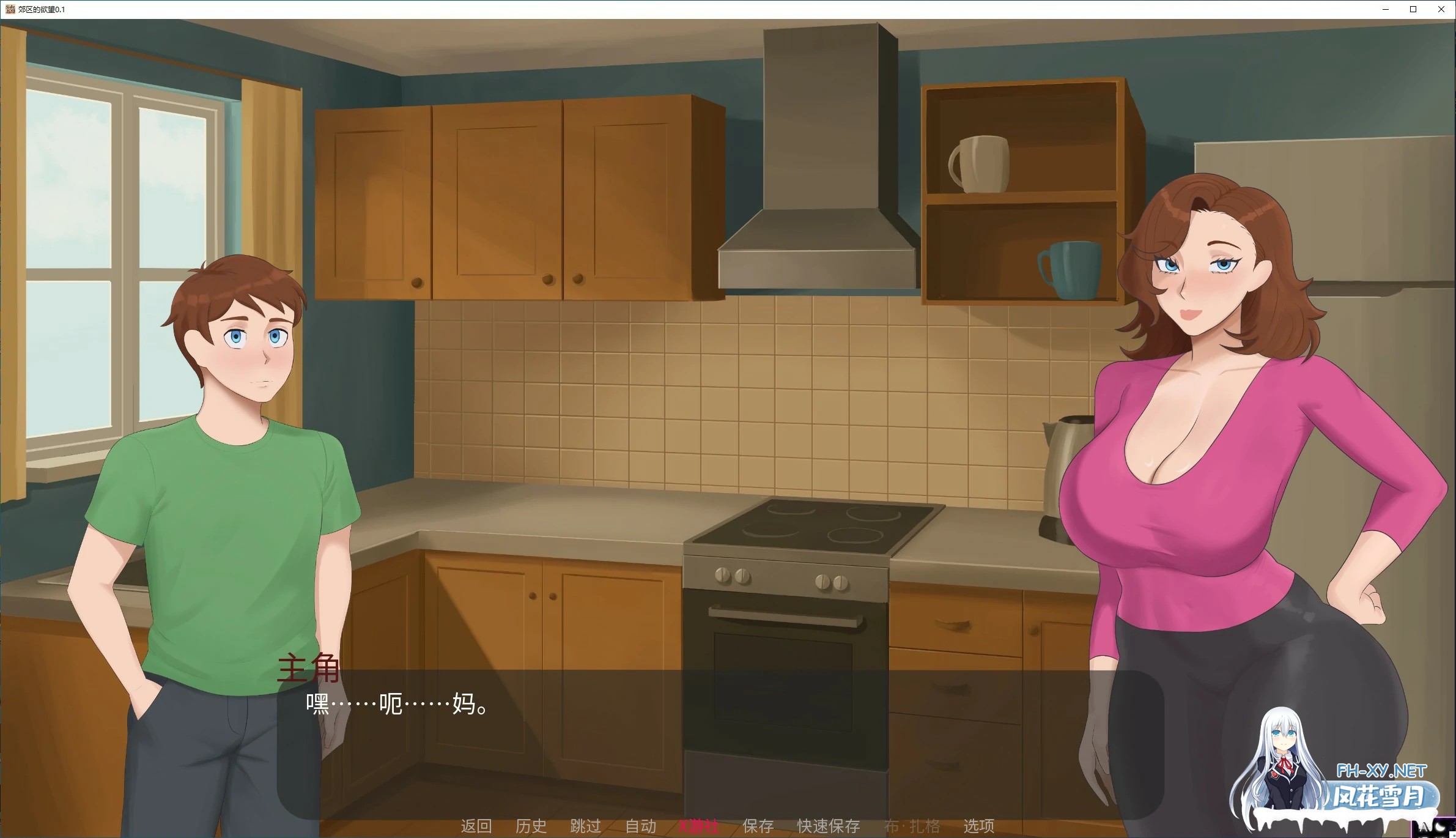The image size is (1456, 838).
Task: Click the 郊区的欲望0.1 title bar text
Action: pyautogui.click(x=41, y=9)
